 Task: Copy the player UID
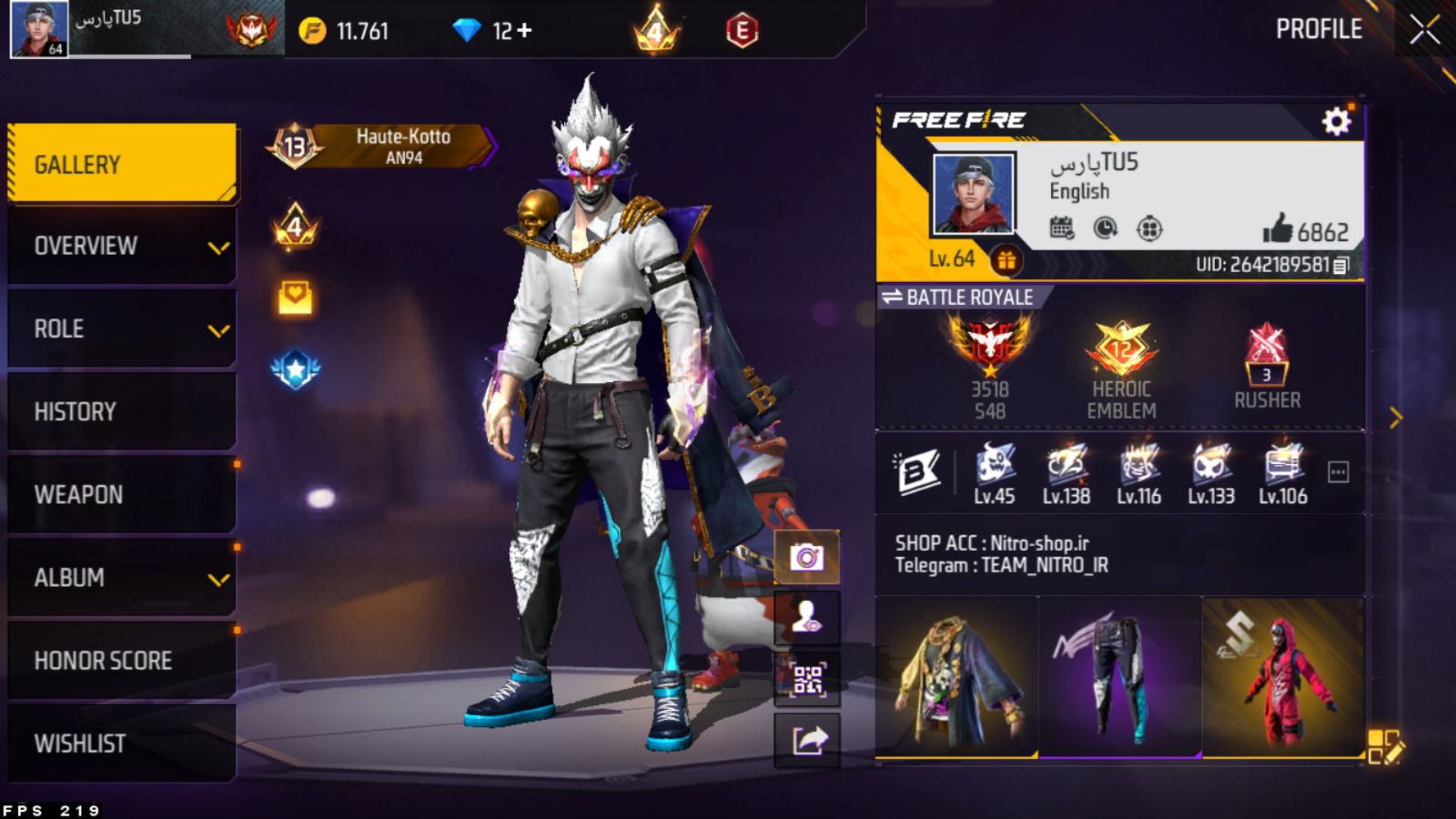1340,265
